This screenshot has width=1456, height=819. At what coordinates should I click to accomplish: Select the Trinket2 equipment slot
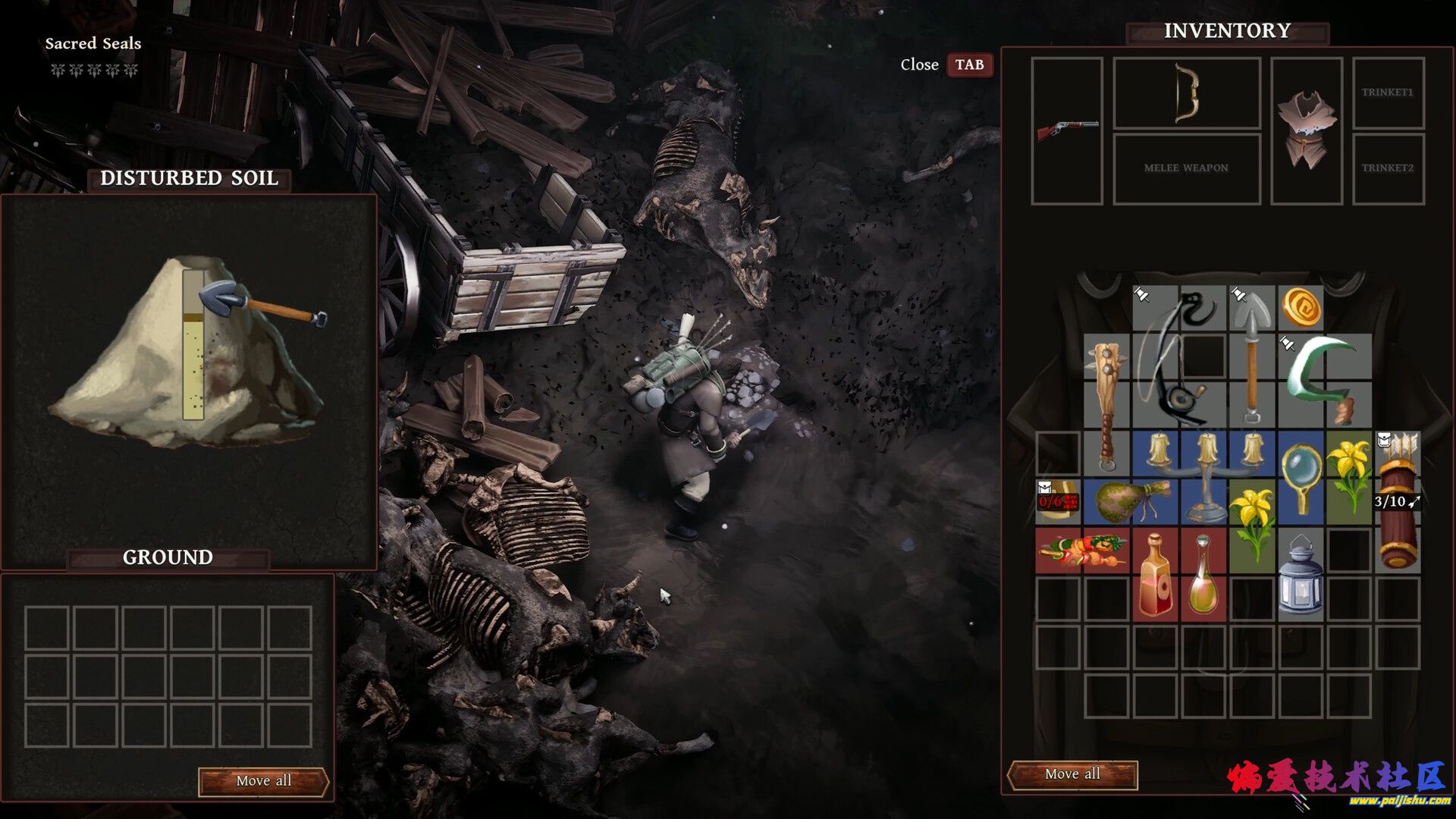pyautogui.click(x=1388, y=168)
